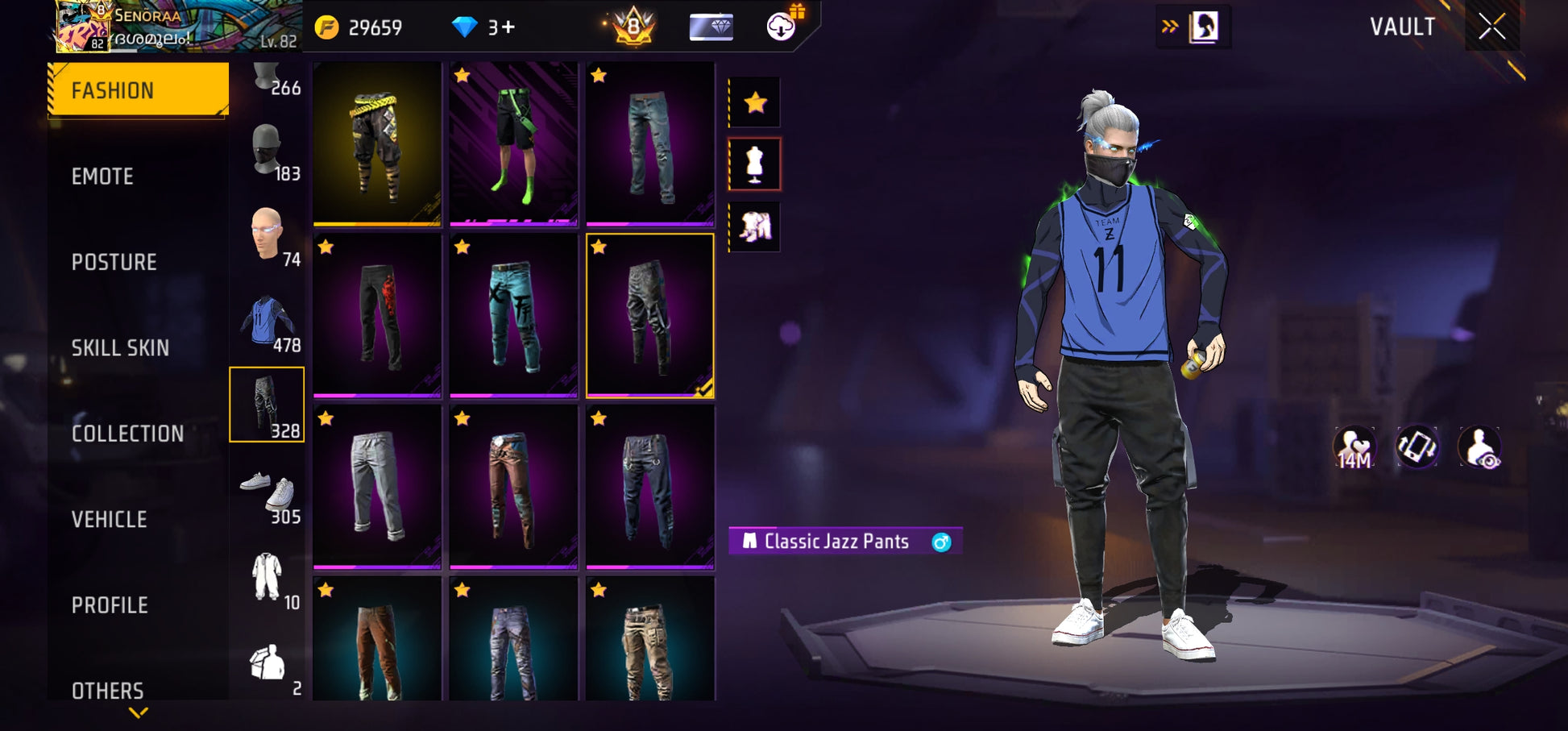Choose the face category with 74 items
The height and width of the screenshot is (731, 1568).
pos(268,236)
